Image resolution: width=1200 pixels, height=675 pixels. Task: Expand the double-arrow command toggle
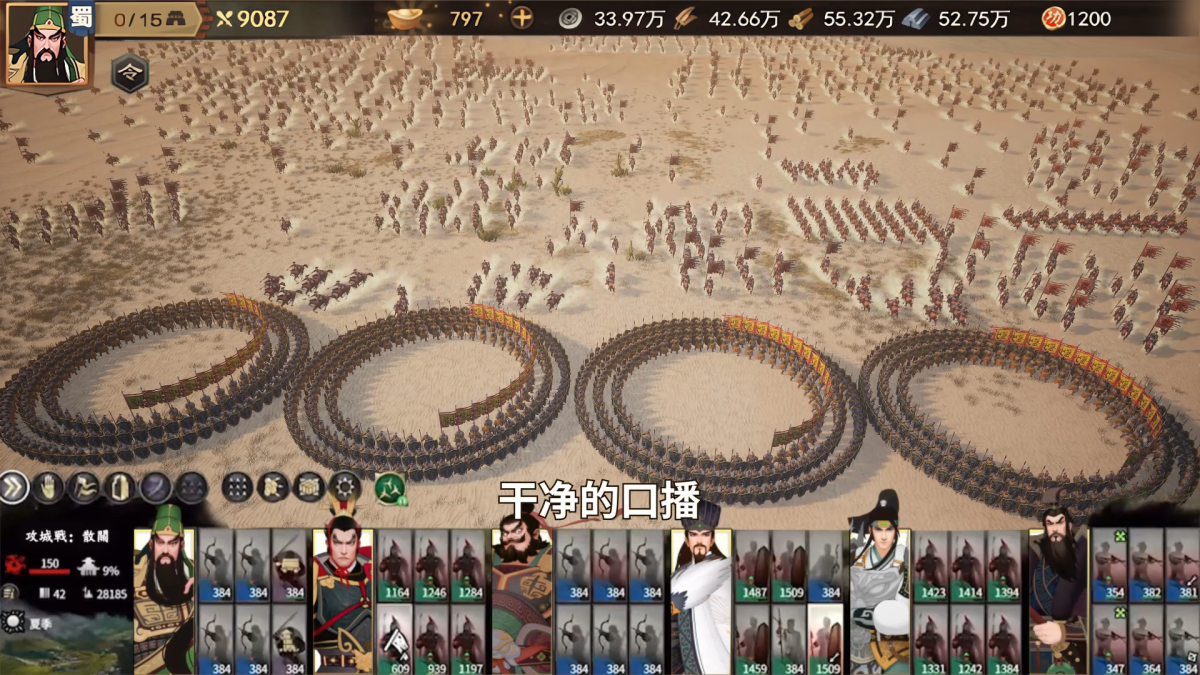pos(14,487)
